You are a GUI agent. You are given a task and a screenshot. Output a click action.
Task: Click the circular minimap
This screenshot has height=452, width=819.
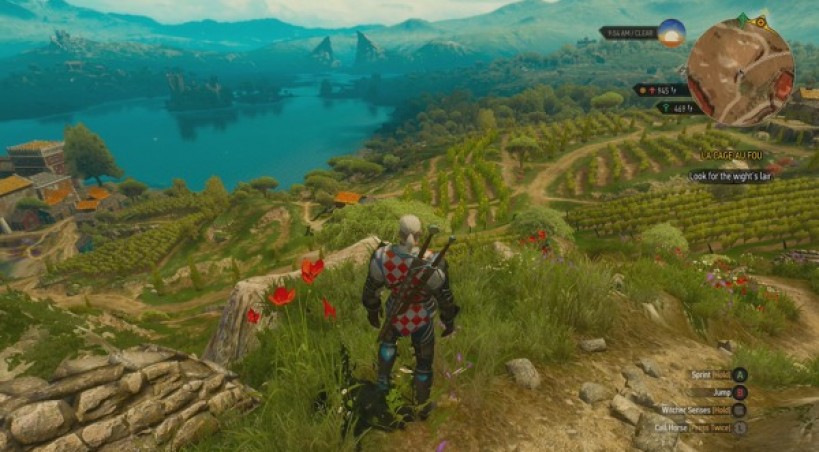(740, 72)
